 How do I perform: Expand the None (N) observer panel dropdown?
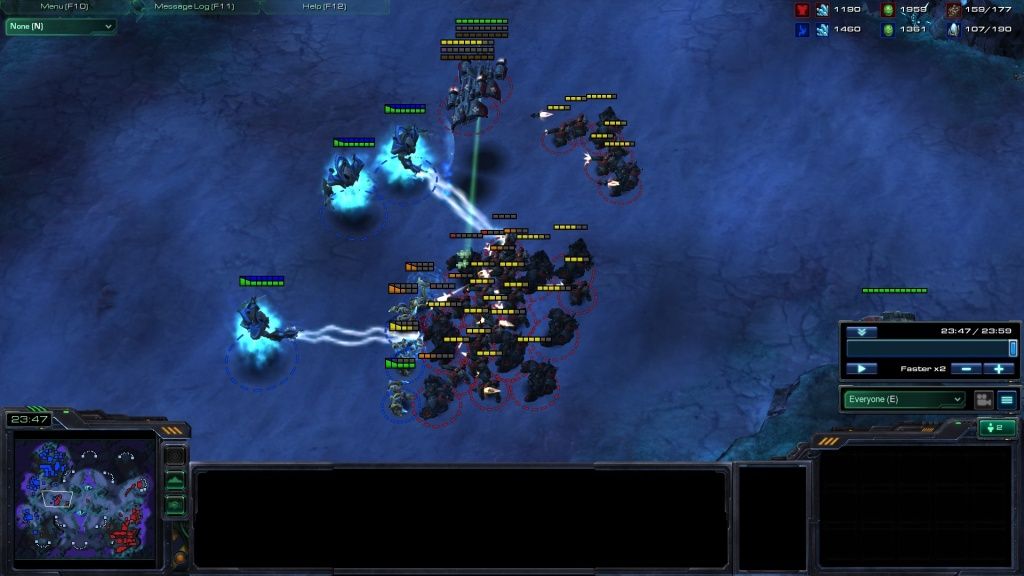[60, 26]
